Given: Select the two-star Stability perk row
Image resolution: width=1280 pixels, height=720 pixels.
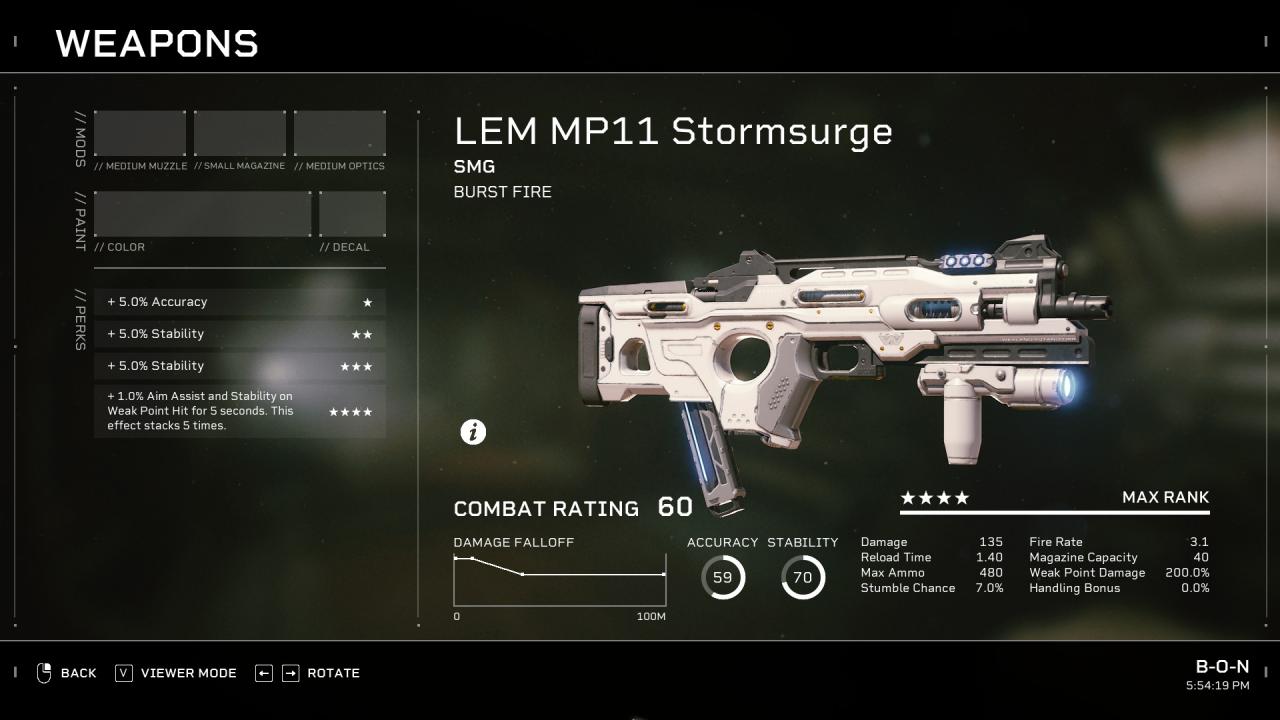Looking at the screenshot, I should point(240,334).
